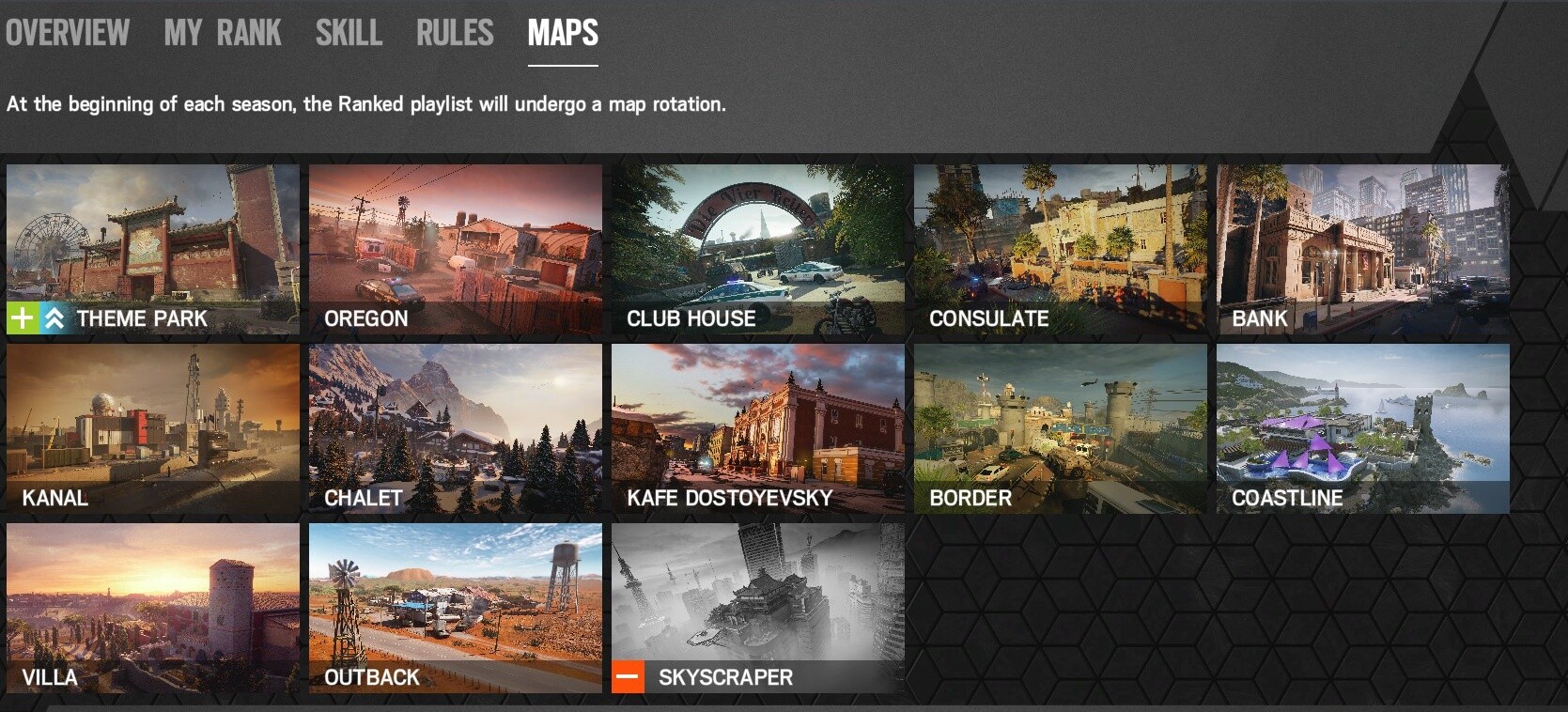Pick the Bank map tile
1568x712 pixels.
(x=1363, y=249)
